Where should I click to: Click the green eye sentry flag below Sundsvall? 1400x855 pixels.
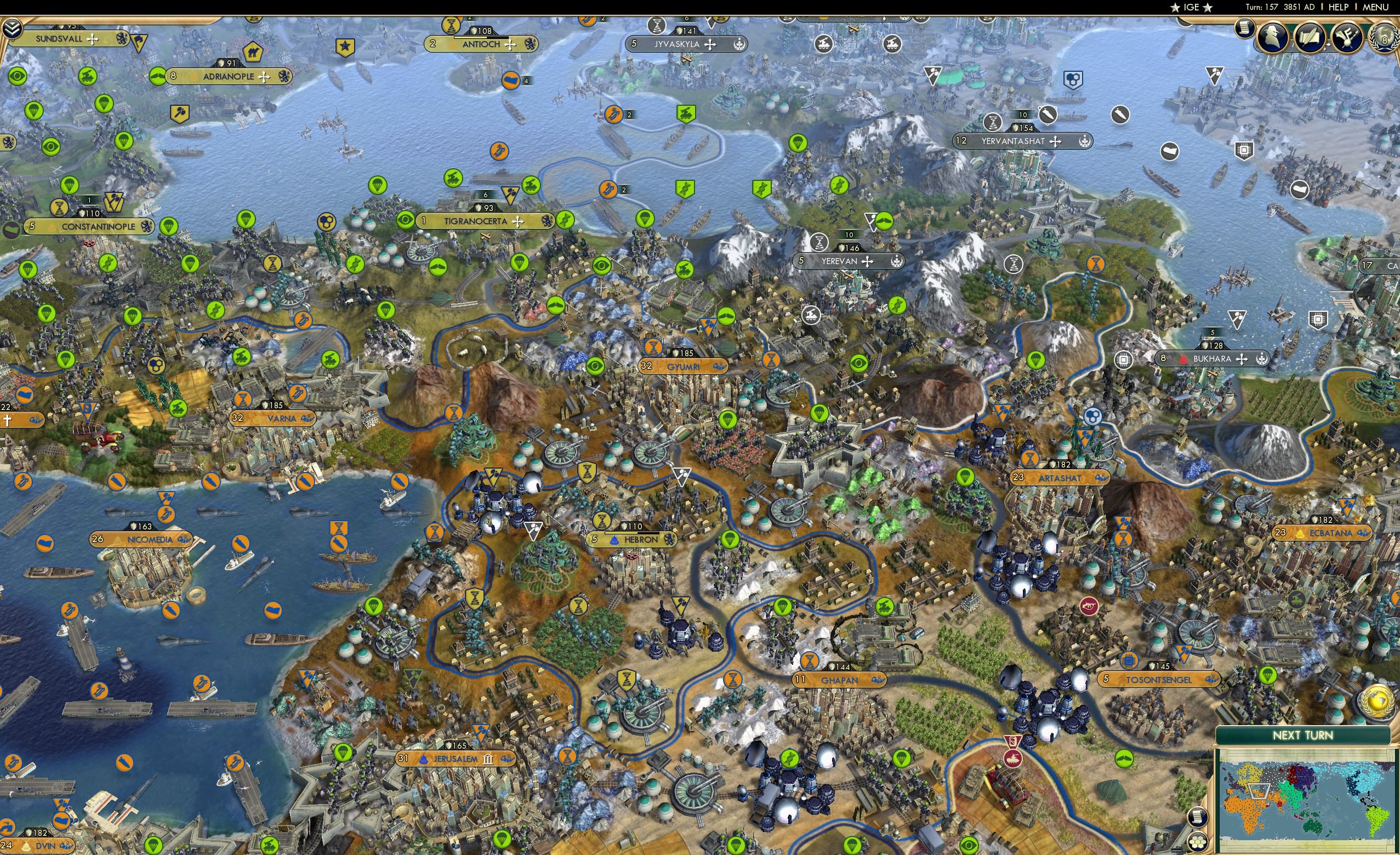point(18,77)
